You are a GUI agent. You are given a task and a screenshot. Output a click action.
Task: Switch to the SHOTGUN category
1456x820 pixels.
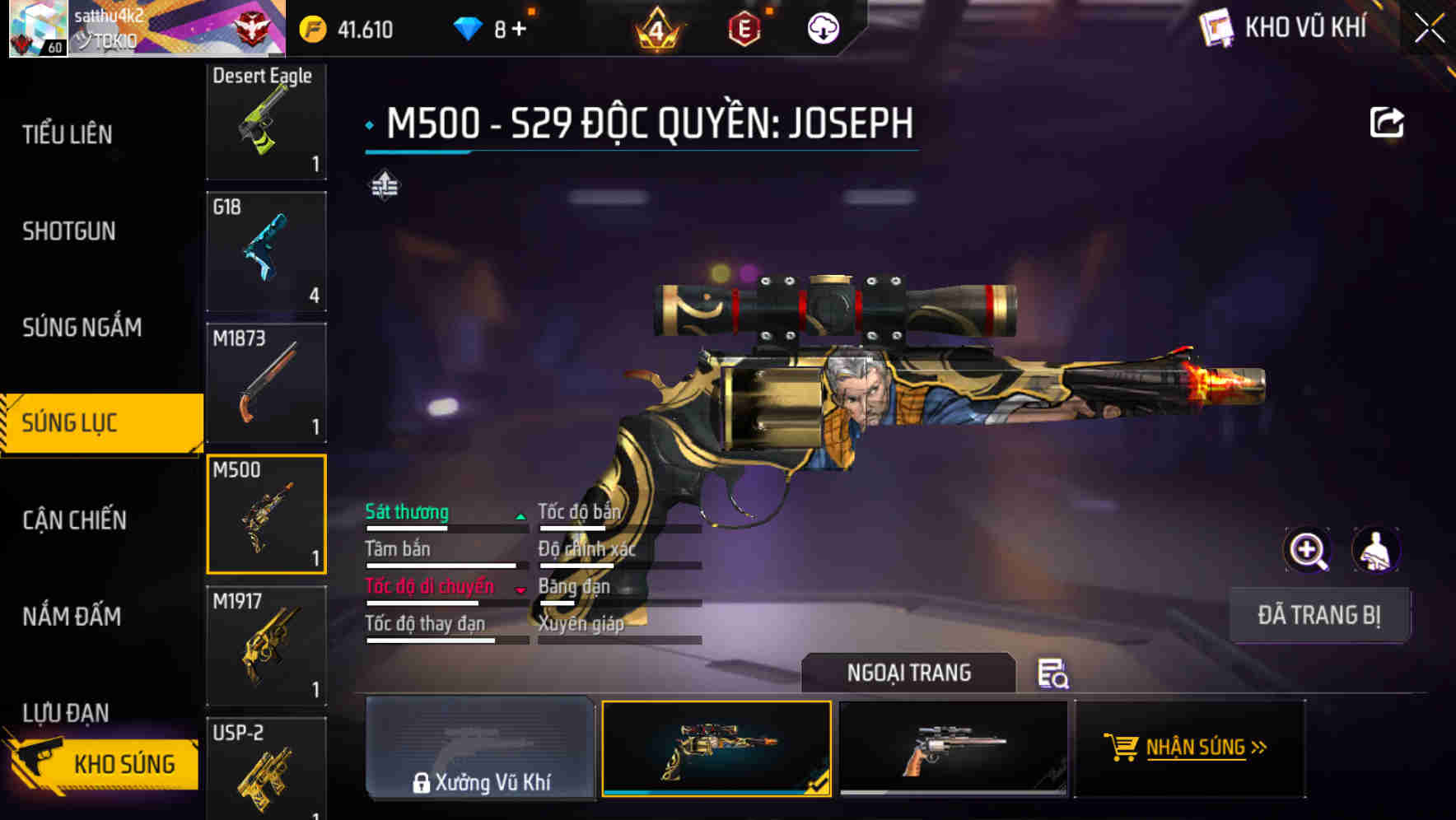tap(69, 231)
